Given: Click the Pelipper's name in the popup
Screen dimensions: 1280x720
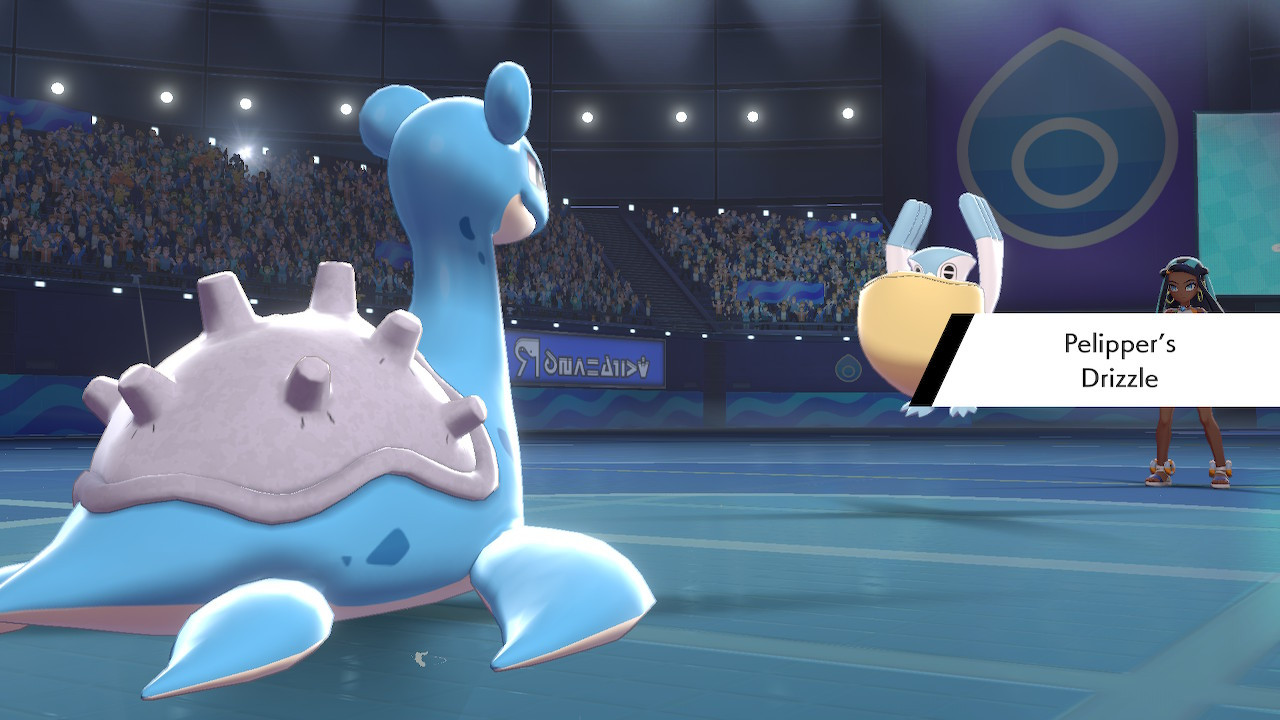Looking at the screenshot, I should point(1120,345).
